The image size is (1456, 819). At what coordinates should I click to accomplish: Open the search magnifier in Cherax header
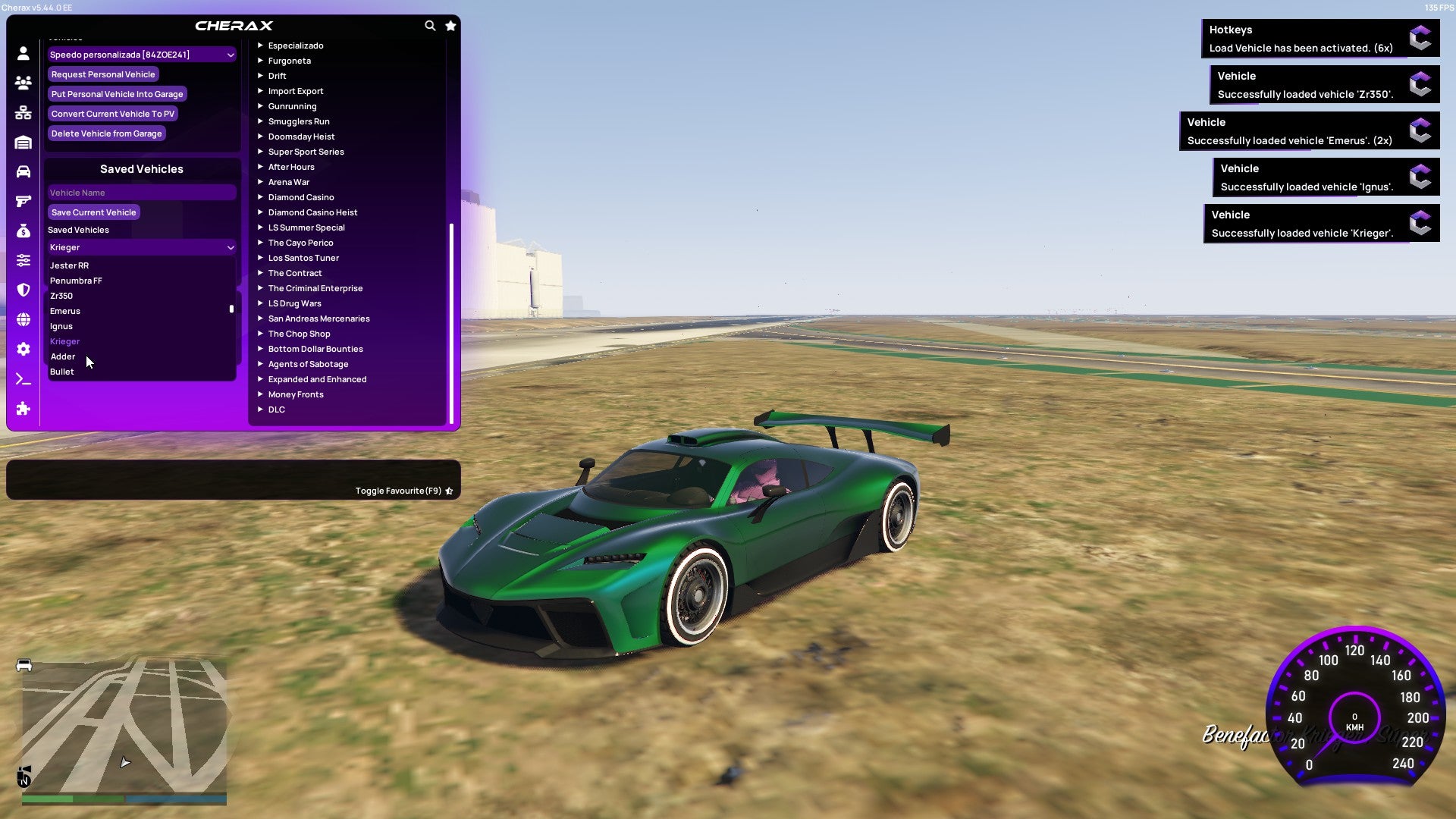[x=429, y=25]
